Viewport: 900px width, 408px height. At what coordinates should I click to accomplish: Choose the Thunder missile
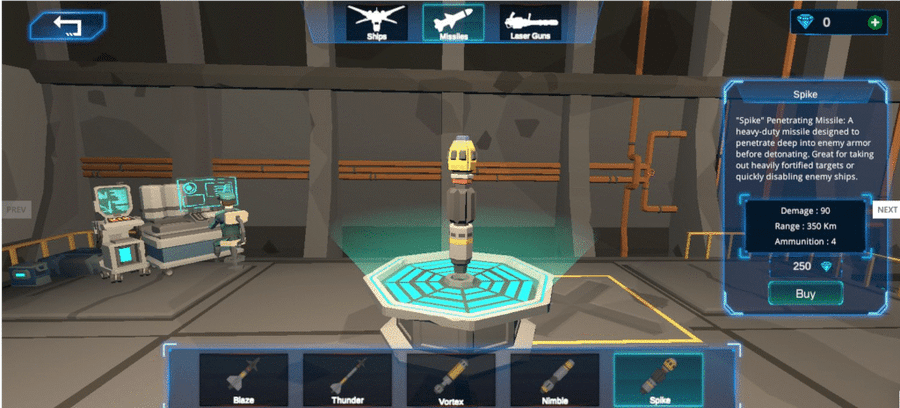[347, 378]
